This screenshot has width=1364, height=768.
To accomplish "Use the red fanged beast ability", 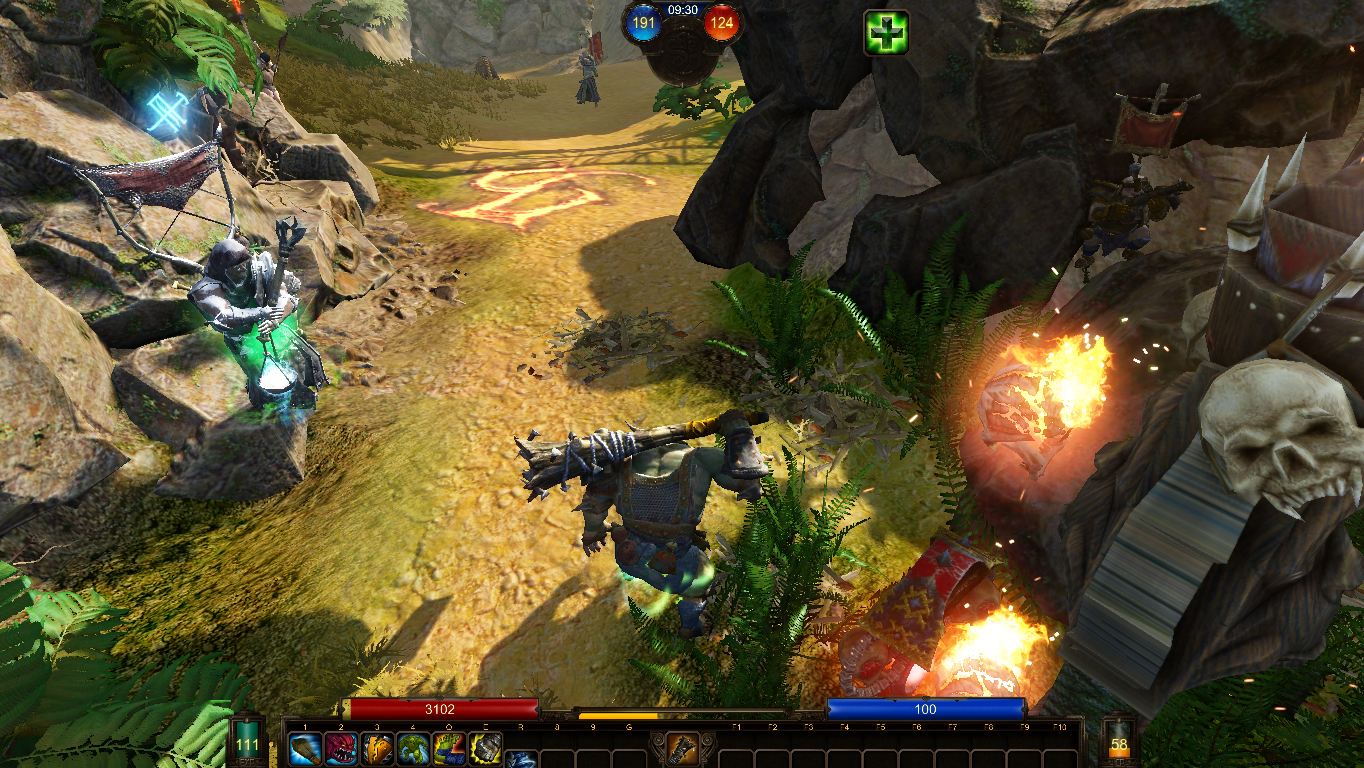I will point(341,749).
